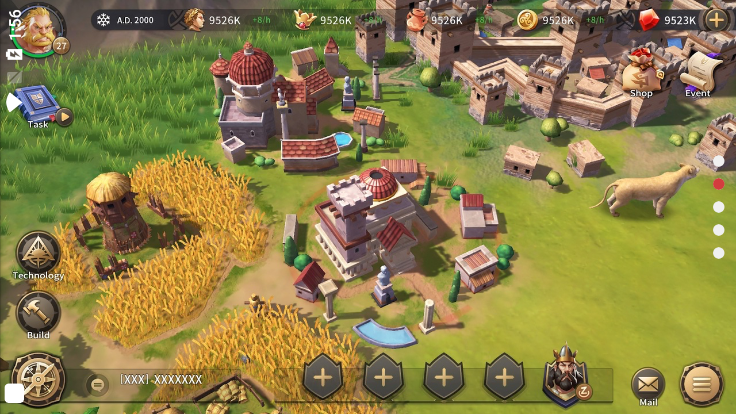Click the orange arrow beside Task
The image size is (736, 414).
pos(64,117)
